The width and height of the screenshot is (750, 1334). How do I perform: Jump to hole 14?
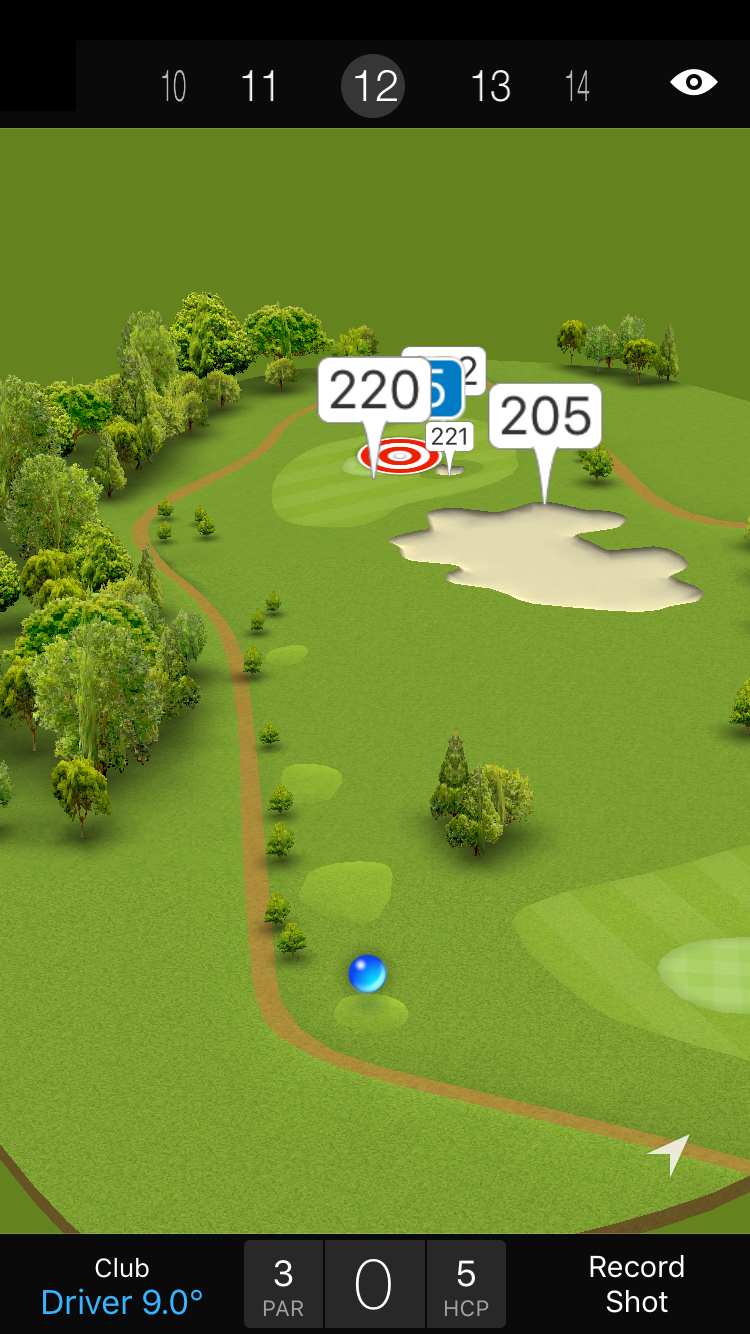(577, 87)
